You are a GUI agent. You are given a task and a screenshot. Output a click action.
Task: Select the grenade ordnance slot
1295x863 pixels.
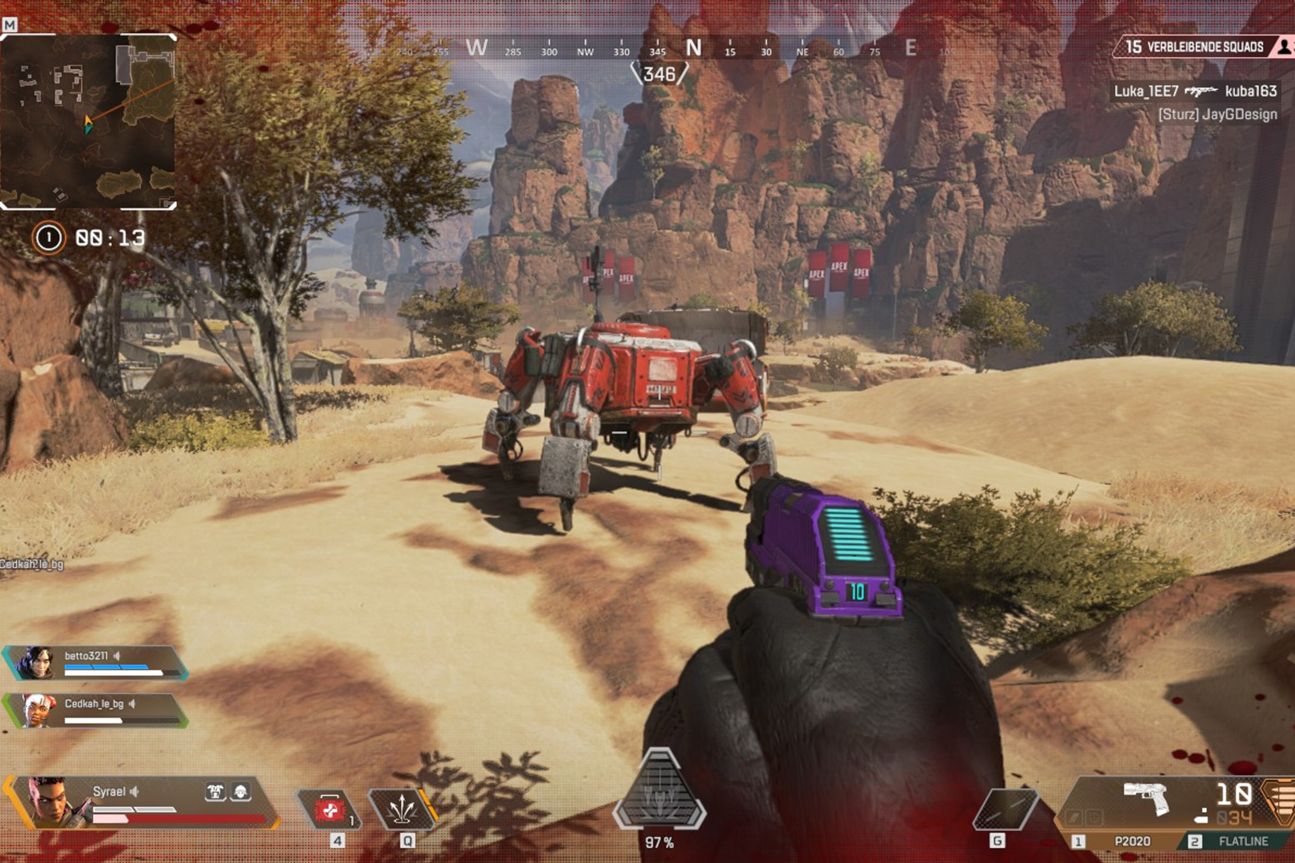click(x=1005, y=809)
